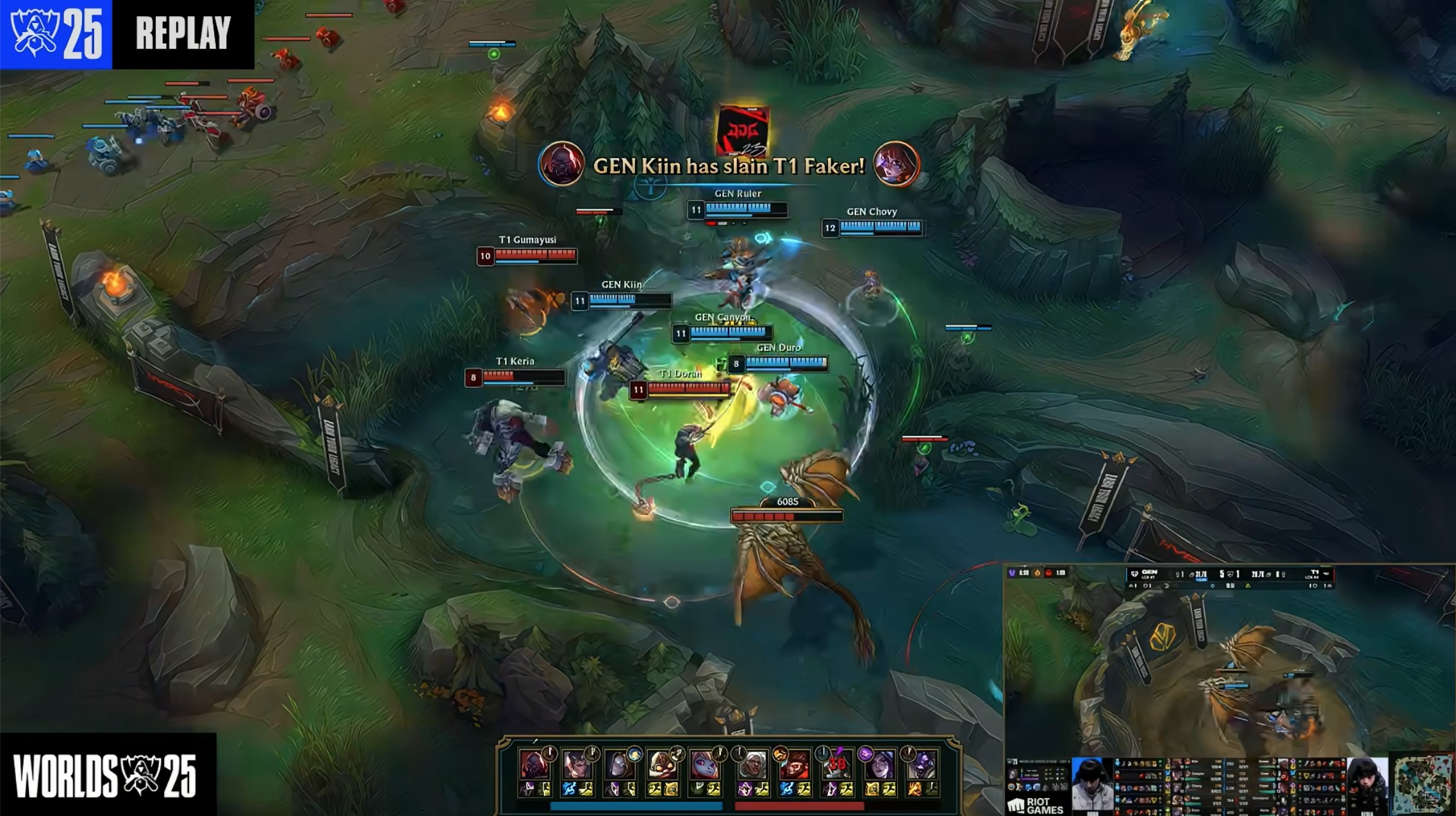Choose the white-haired man champion portrait
This screenshot has width=1456, height=816.
[752, 765]
